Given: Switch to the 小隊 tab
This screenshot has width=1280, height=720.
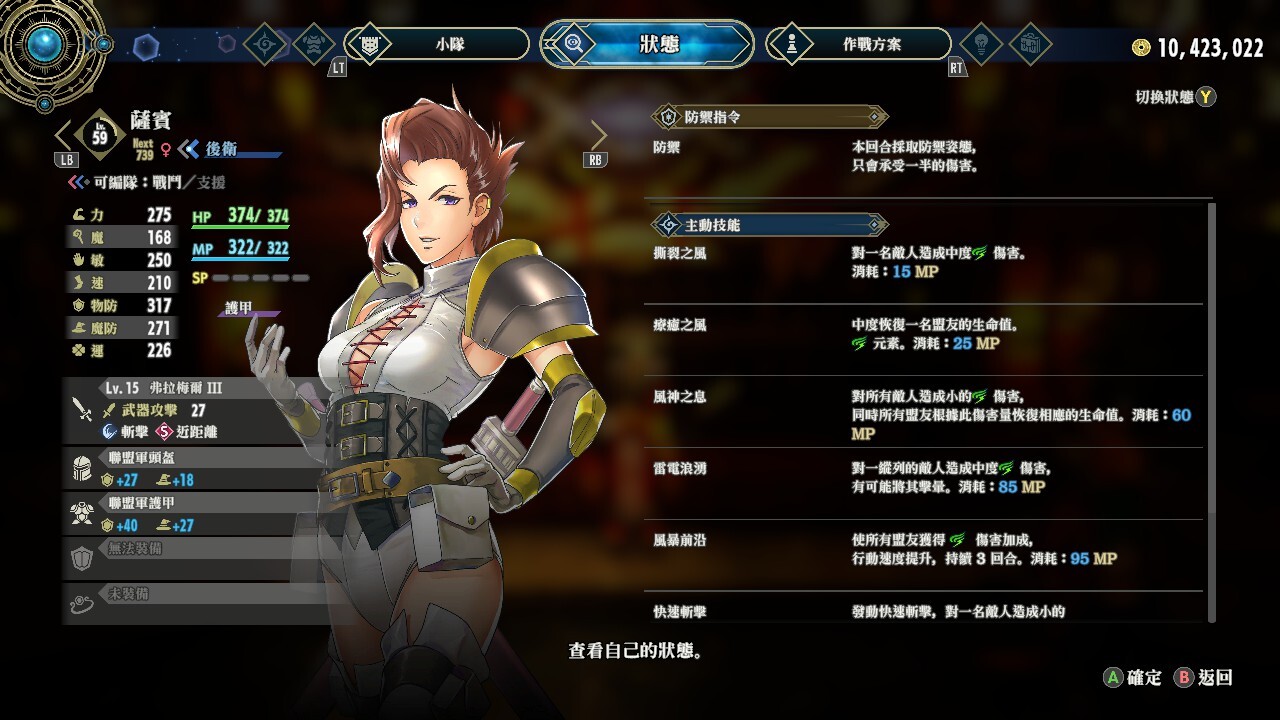Looking at the screenshot, I should [449, 44].
